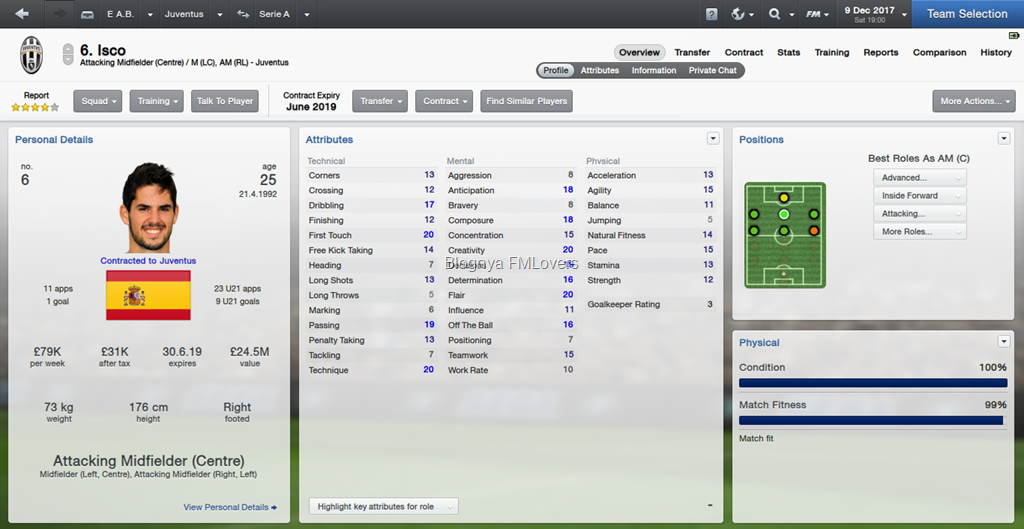View the Reports tab
Viewport: 1024px width, 529px height.
pyautogui.click(x=881, y=52)
